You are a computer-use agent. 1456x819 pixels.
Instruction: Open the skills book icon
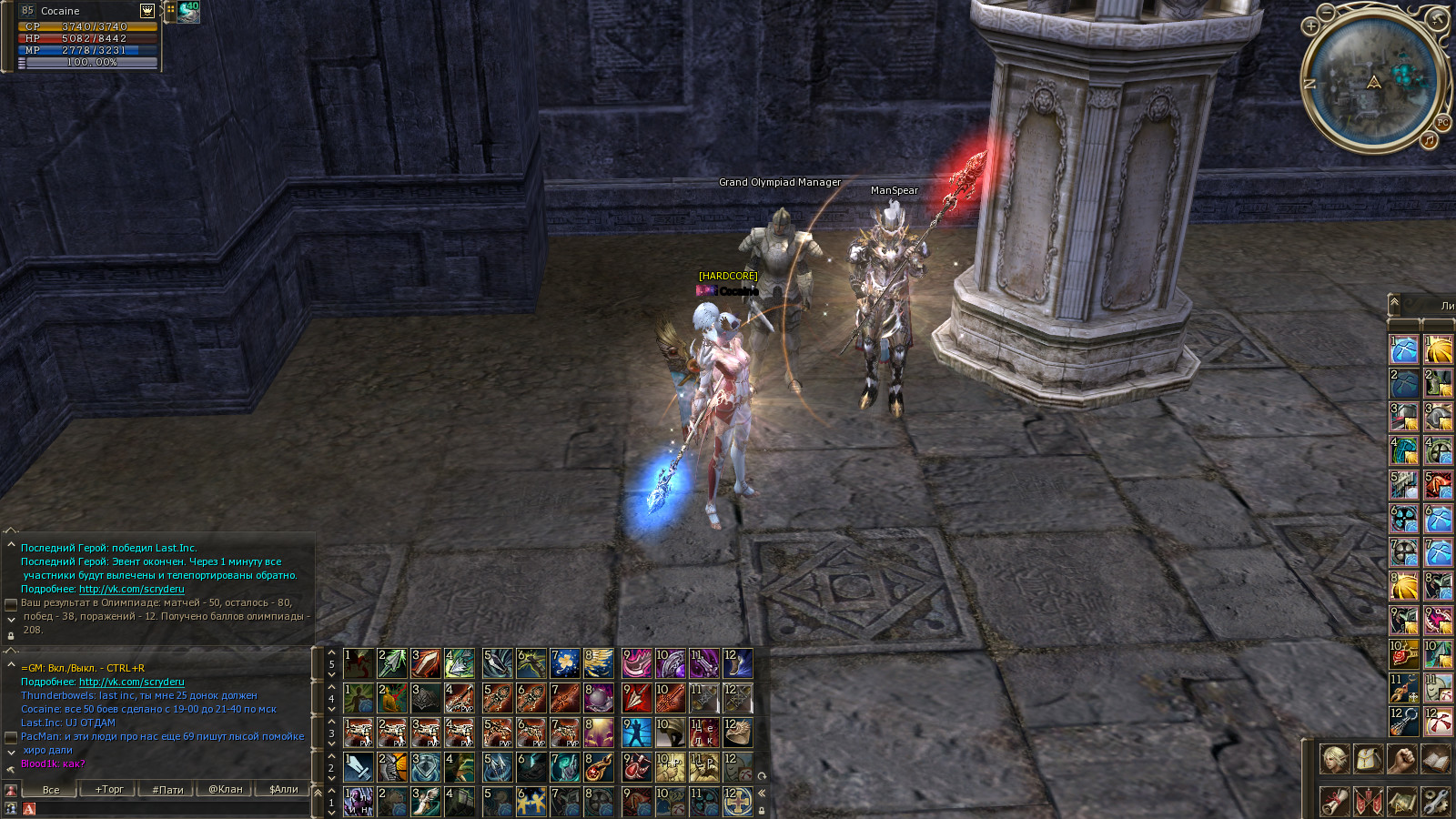1435,759
